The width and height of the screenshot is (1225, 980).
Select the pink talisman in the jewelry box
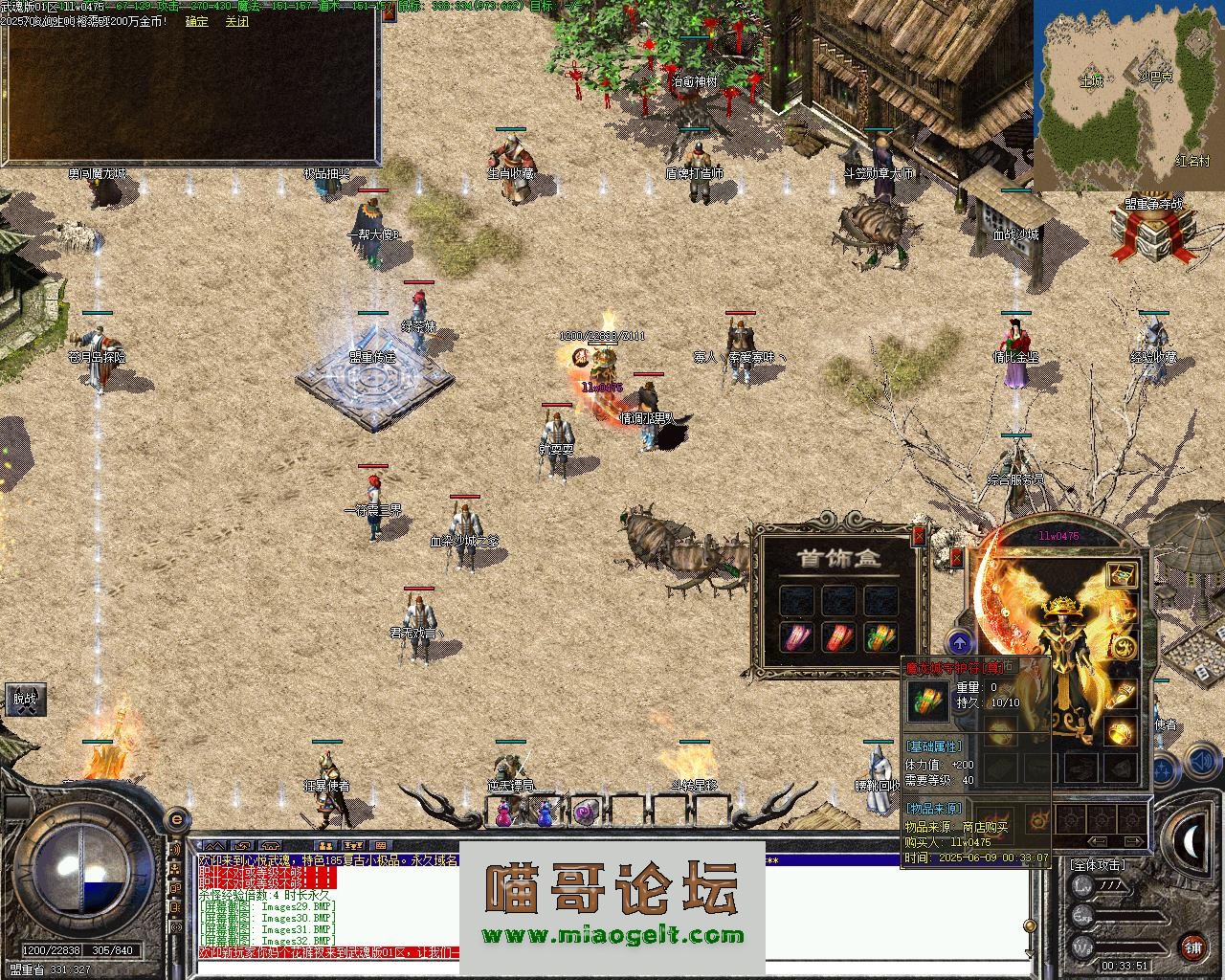tap(796, 637)
